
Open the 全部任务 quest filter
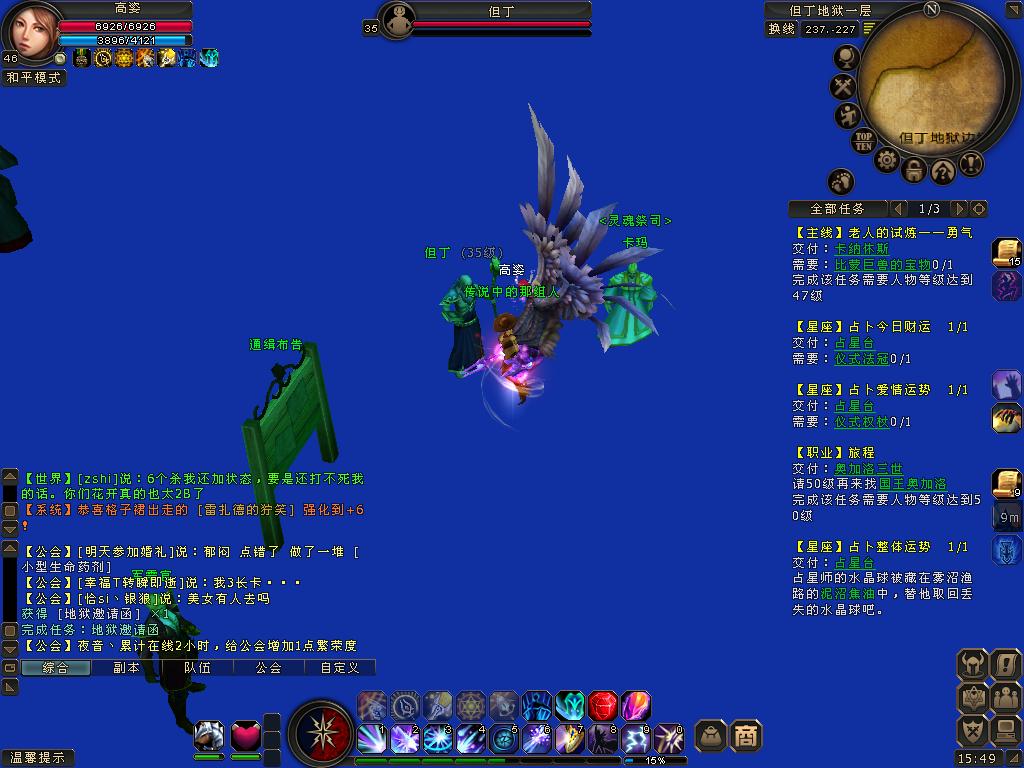[x=838, y=209]
